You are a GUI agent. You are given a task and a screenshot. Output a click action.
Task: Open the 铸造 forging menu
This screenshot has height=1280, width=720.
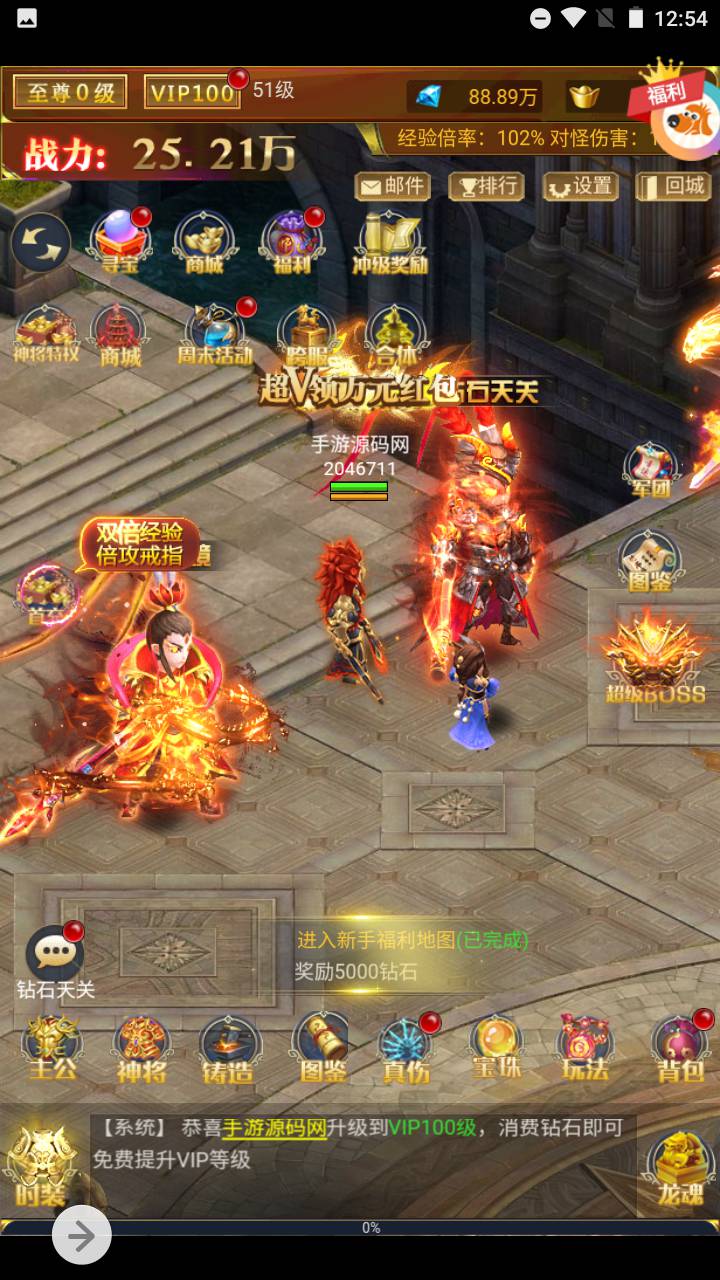coord(229,1047)
